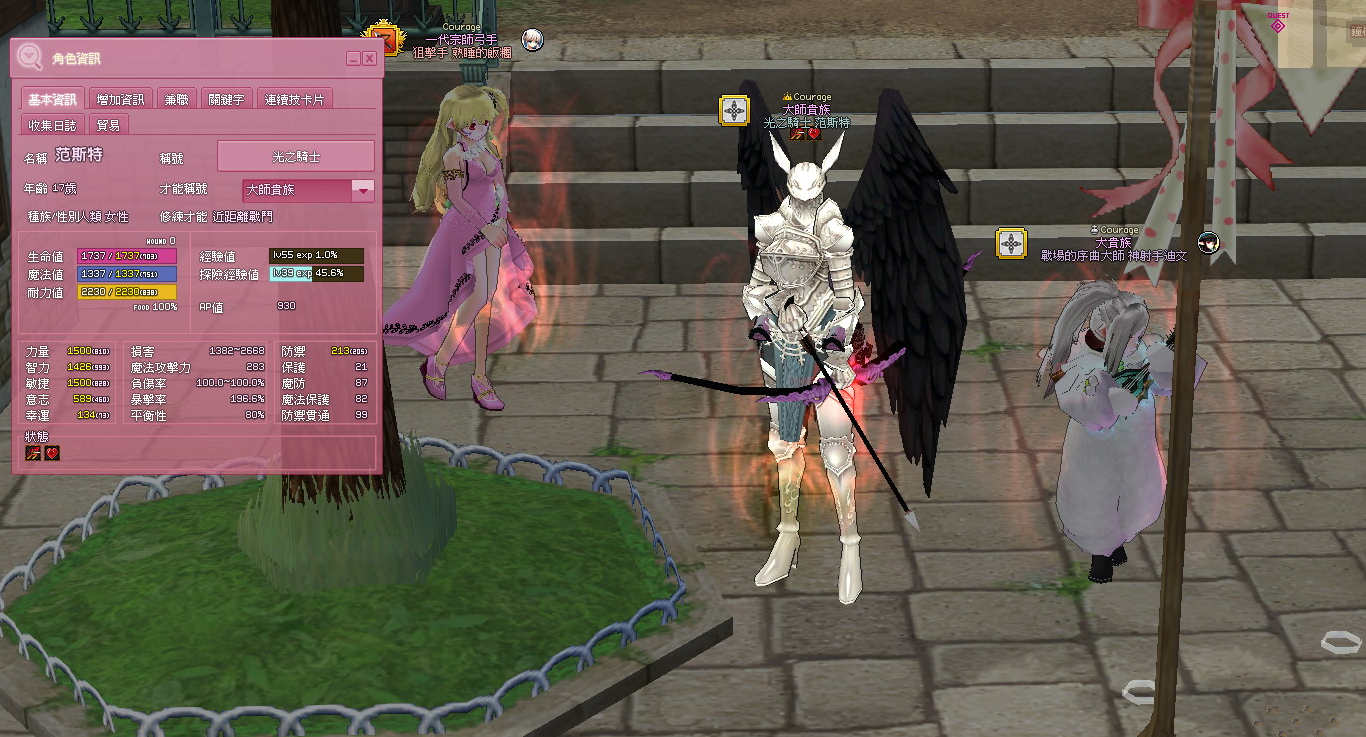The width and height of the screenshot is (1366, 737).
Task: Switch to the 收集日誌 tab
Action: pos(52,125)
